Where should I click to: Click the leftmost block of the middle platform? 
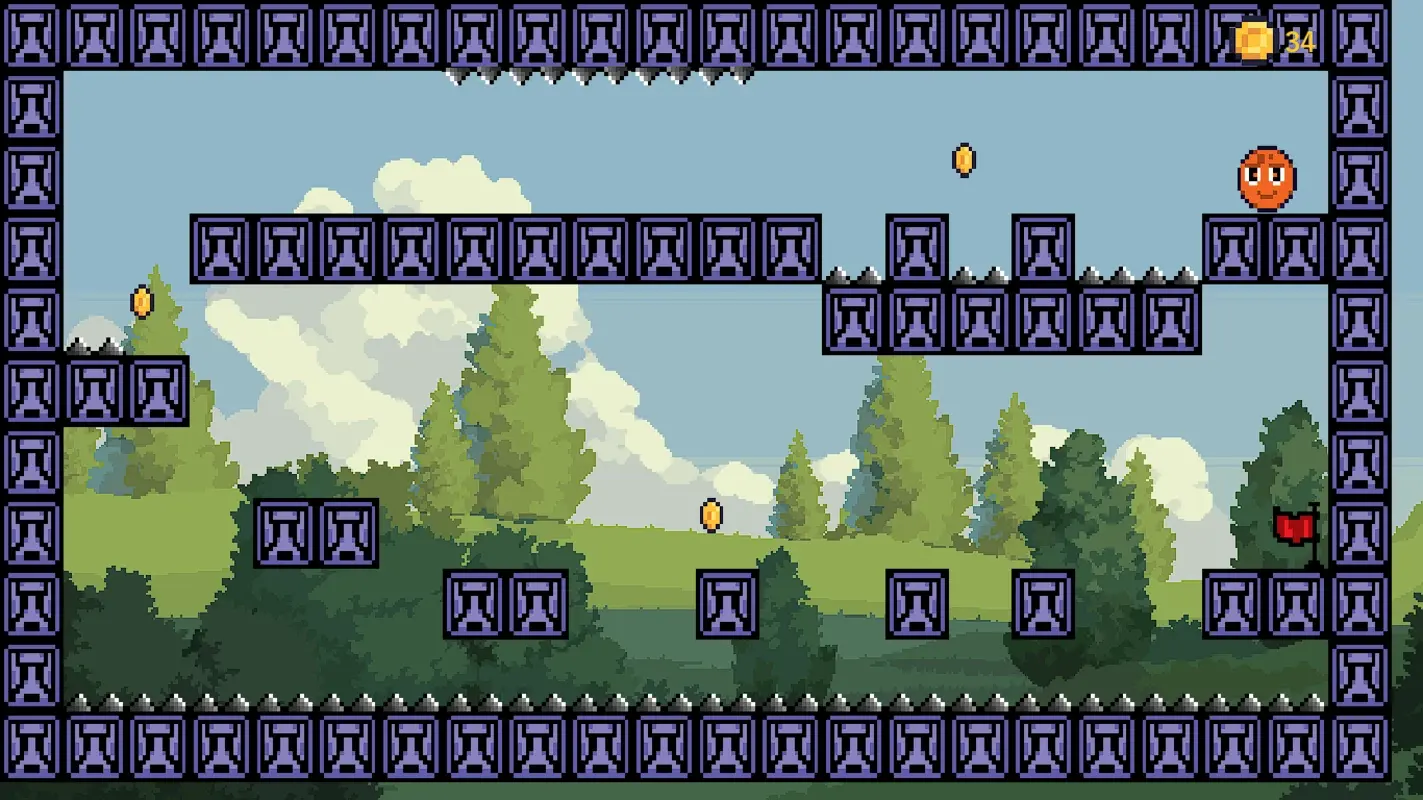pyautogui.click(x=218, y=248)
